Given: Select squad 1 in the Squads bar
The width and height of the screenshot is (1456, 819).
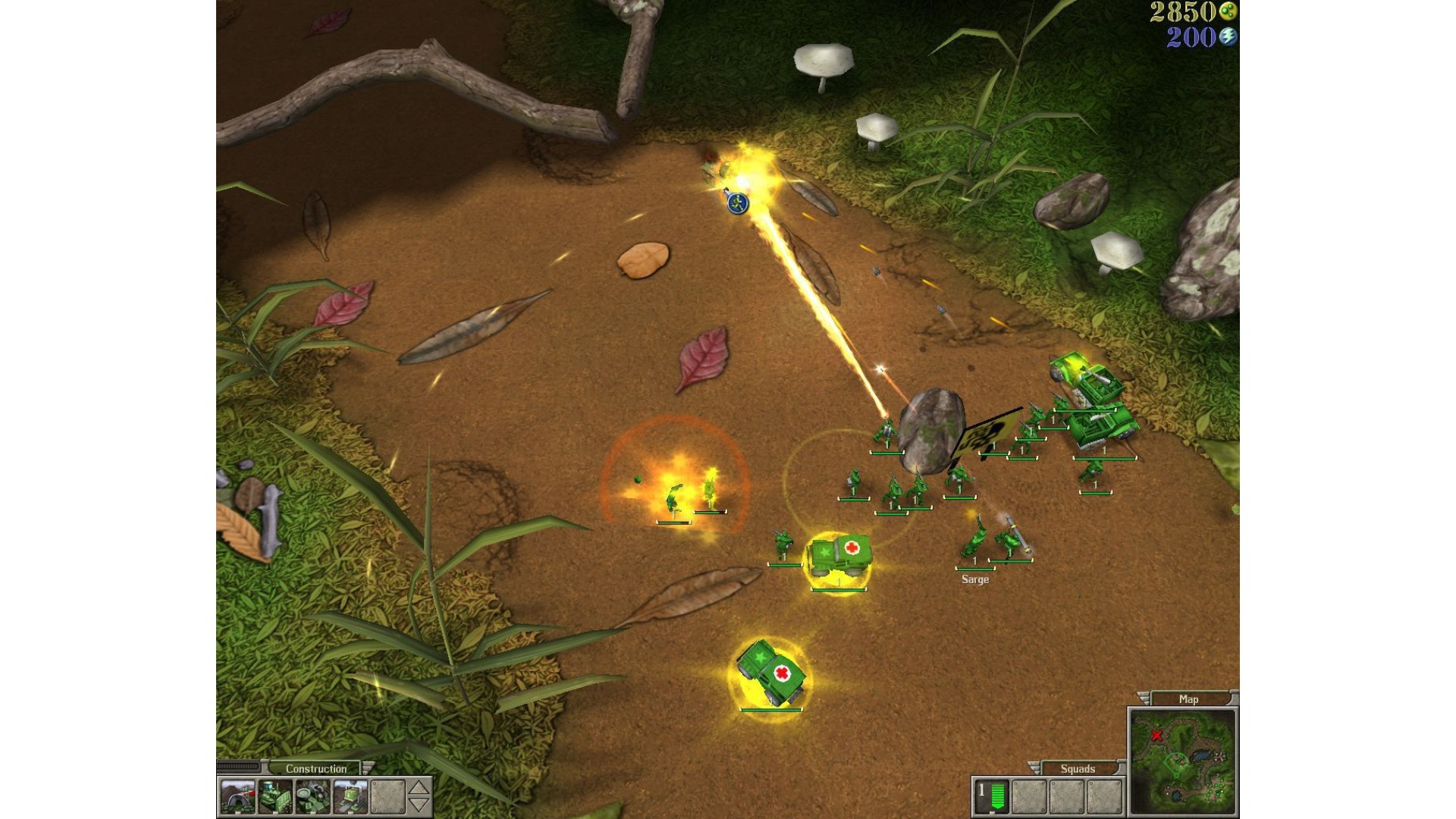Looking at the screenshot, I should [x=991, y=796].
